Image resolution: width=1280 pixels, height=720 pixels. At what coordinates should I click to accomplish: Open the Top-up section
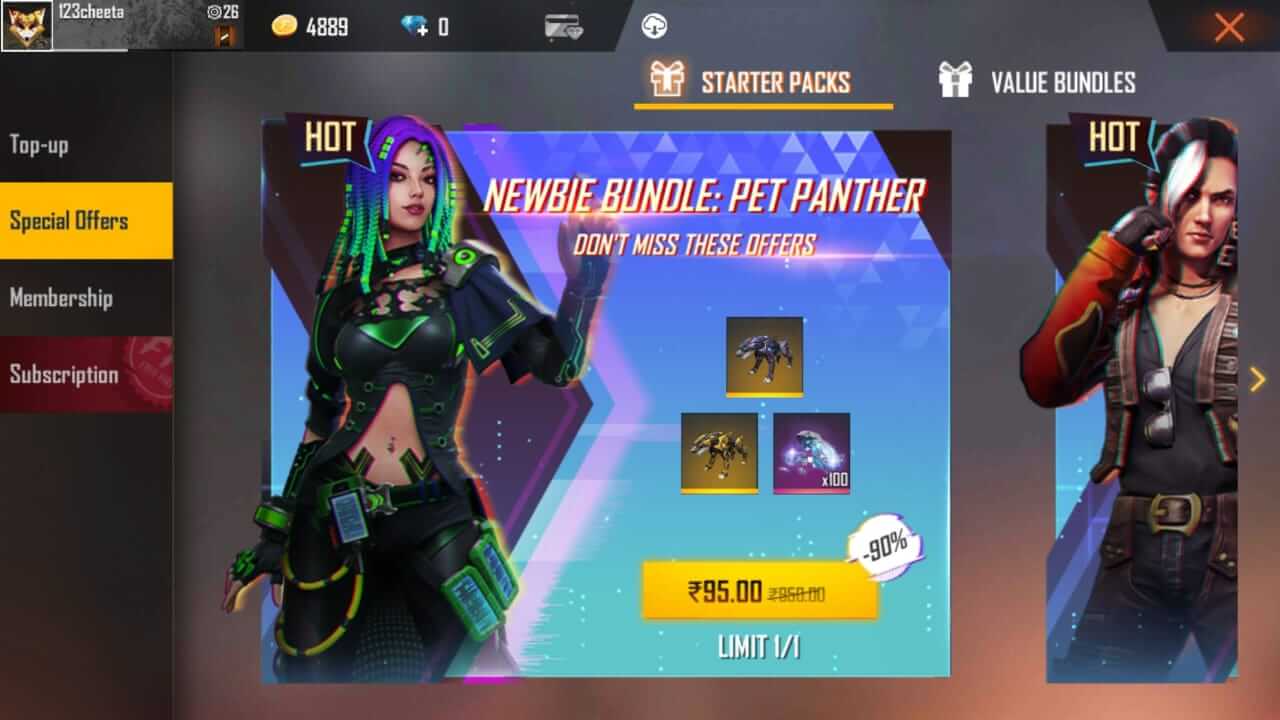[x=40, y=145]
